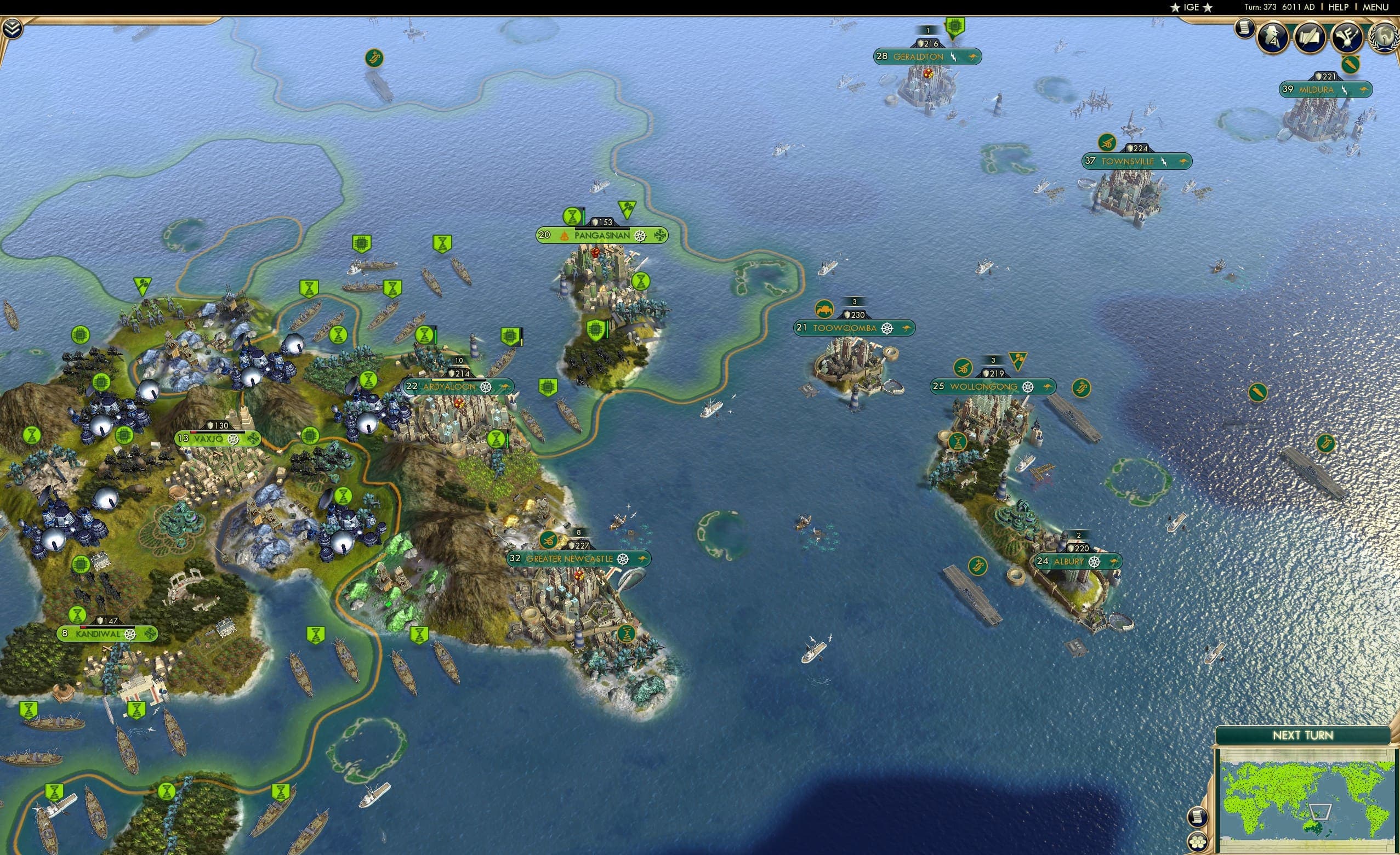Screen dimensions: 1400x855
Task: Expand the unit count flag above Geraldton
Action: (928, 31)
